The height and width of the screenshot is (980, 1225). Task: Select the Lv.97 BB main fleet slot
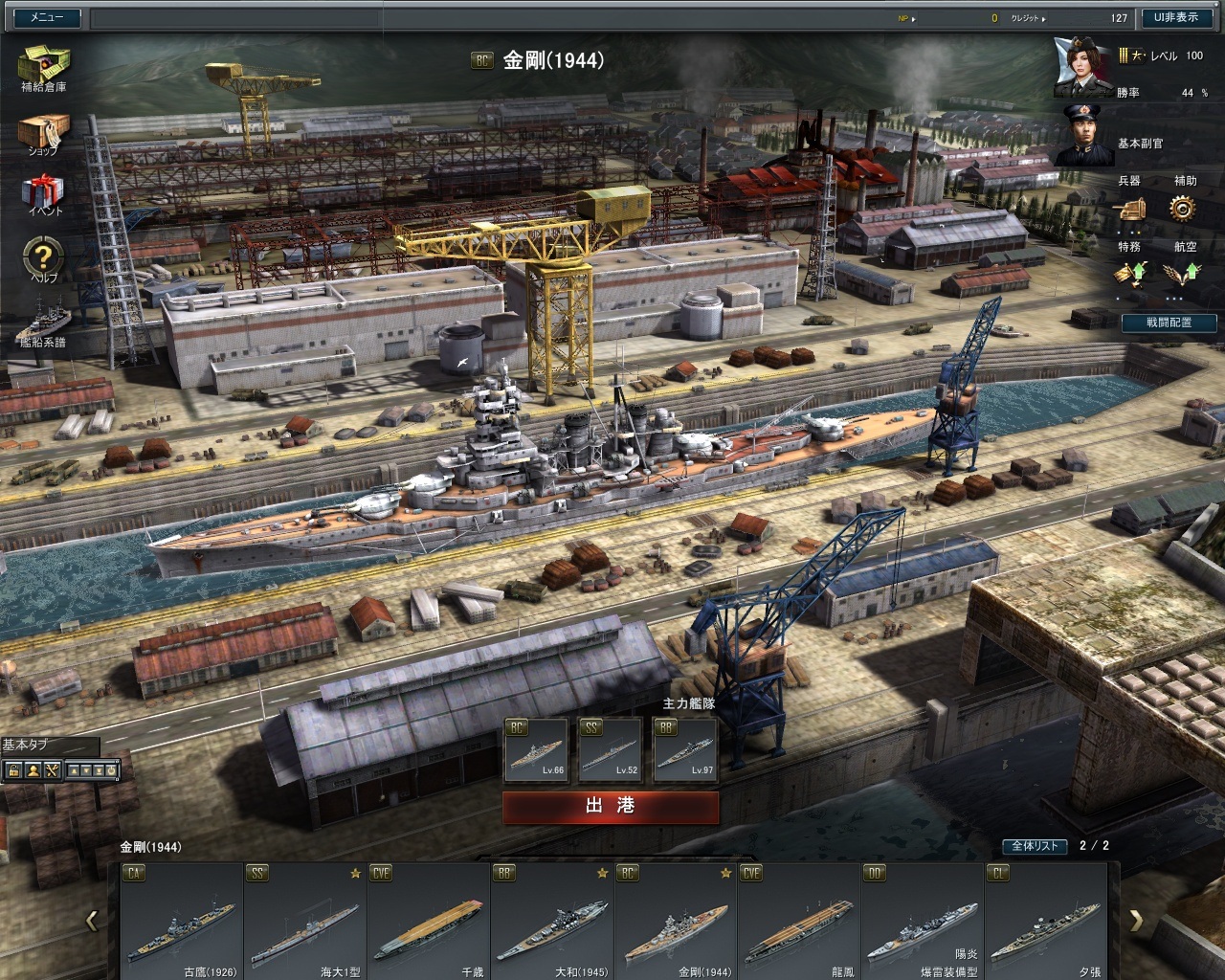point(685,749)
